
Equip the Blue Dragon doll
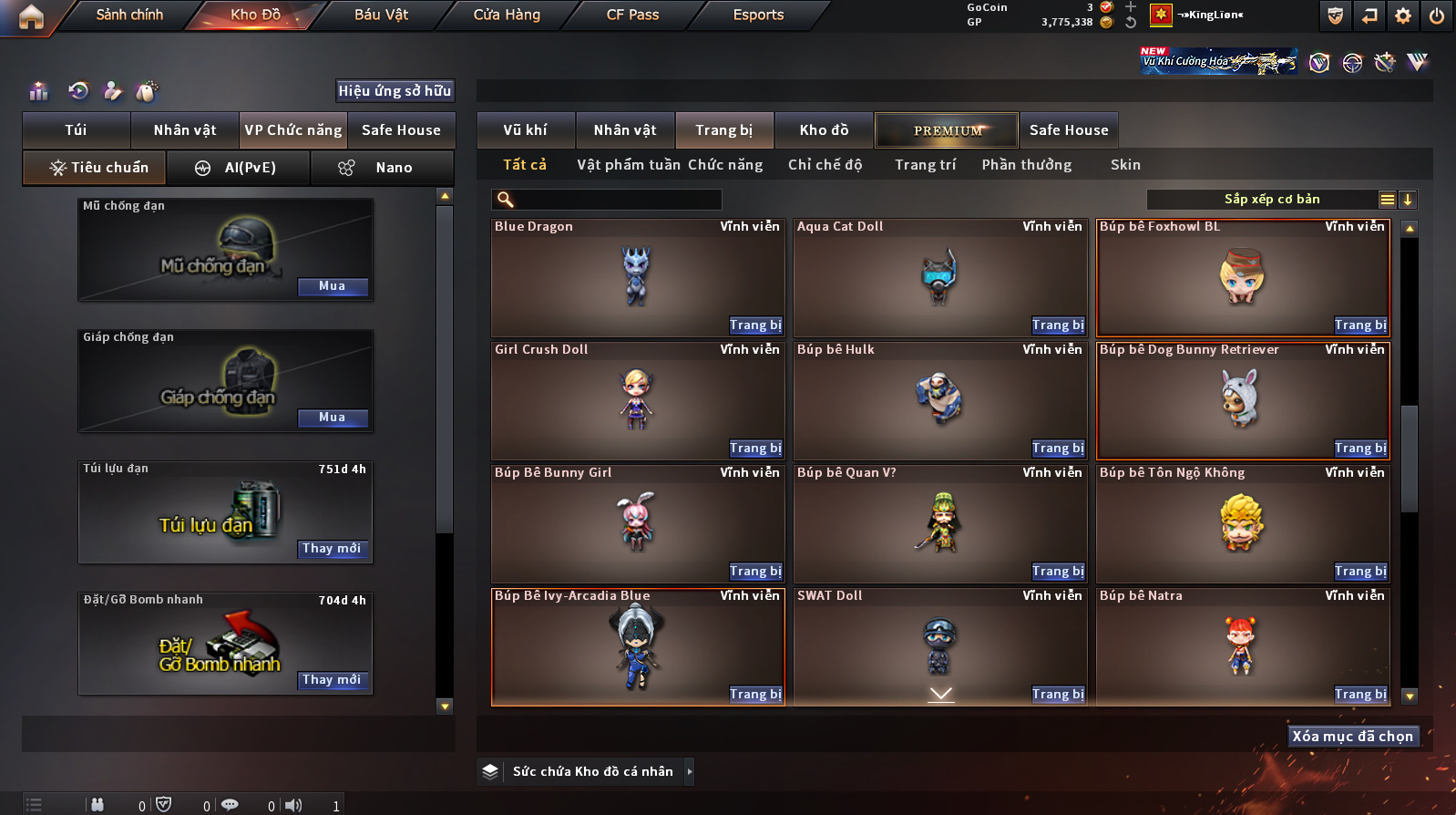pyautogui.click(x=755, y=325)
